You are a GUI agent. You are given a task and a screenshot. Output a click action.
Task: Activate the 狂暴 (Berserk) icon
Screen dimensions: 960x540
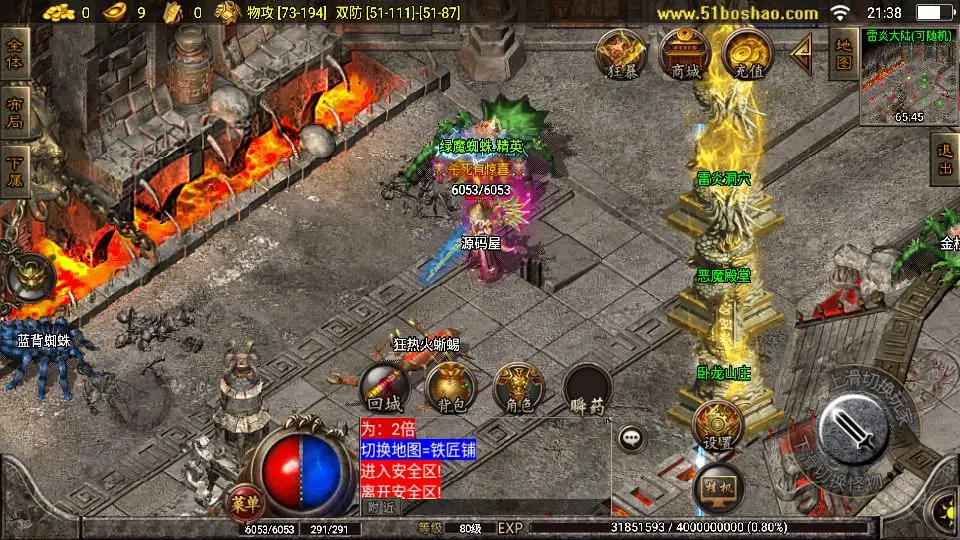[622, 54]
